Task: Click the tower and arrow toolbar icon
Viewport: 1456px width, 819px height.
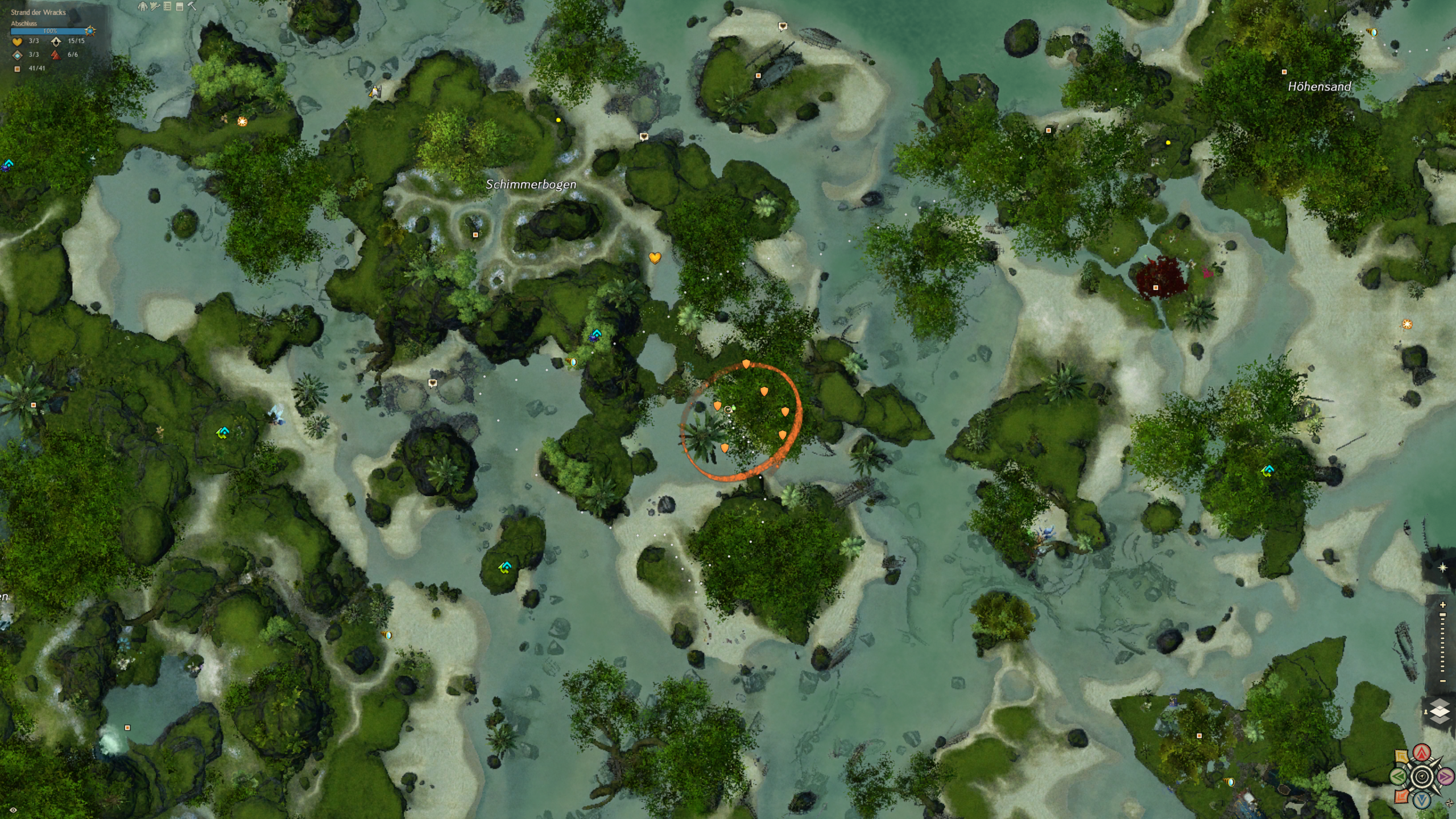Action: 155,6
